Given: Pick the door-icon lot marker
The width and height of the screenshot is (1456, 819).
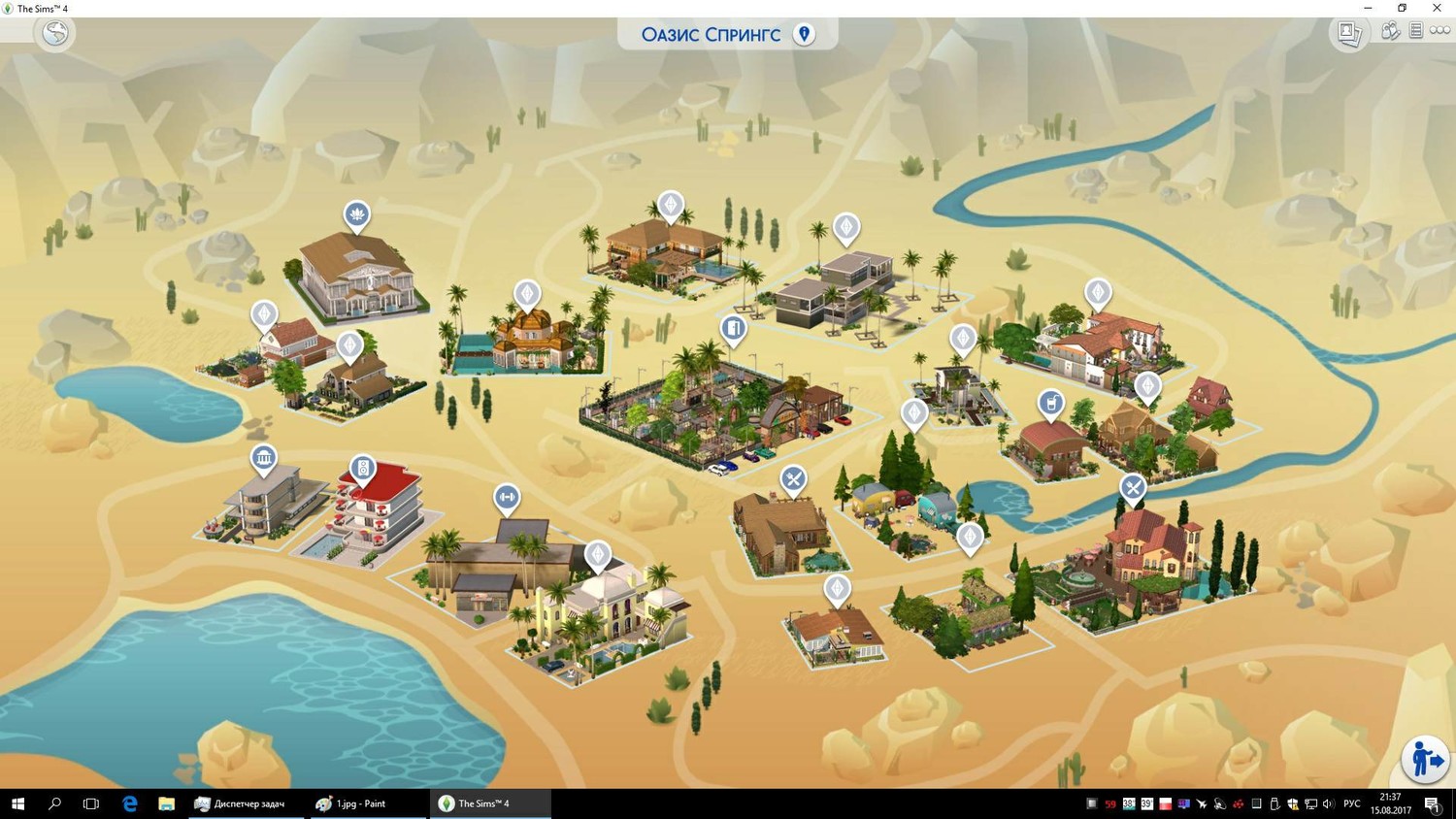Looking at the screenshot, I should (734, 329).
